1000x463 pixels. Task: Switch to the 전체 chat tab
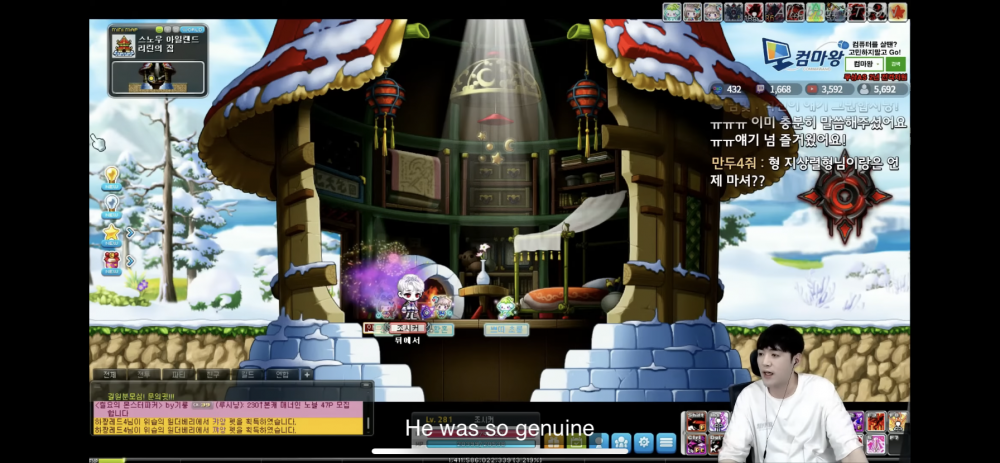click(107, 373)
